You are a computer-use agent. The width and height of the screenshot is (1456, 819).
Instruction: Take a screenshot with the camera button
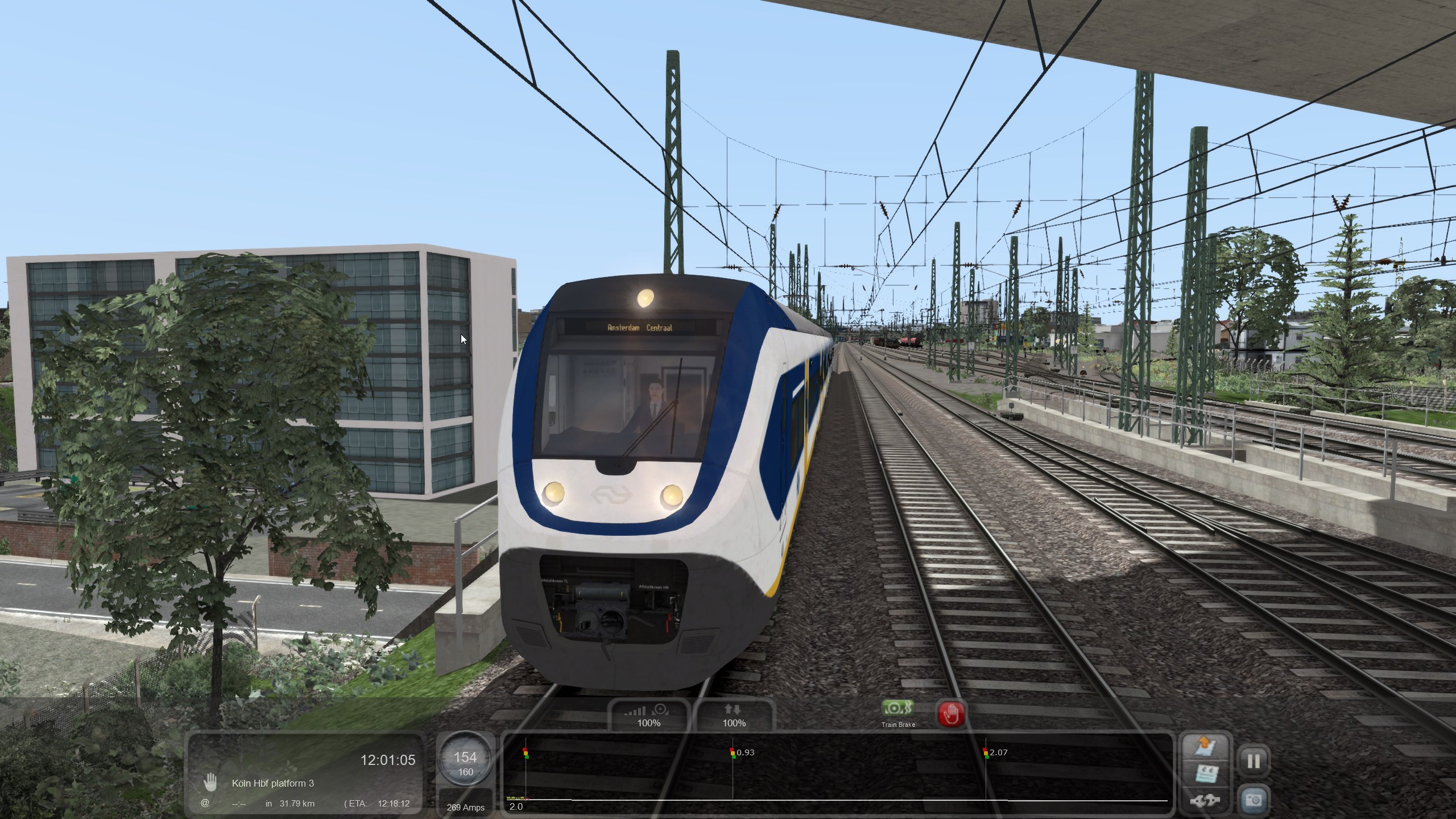(1254, 800)
